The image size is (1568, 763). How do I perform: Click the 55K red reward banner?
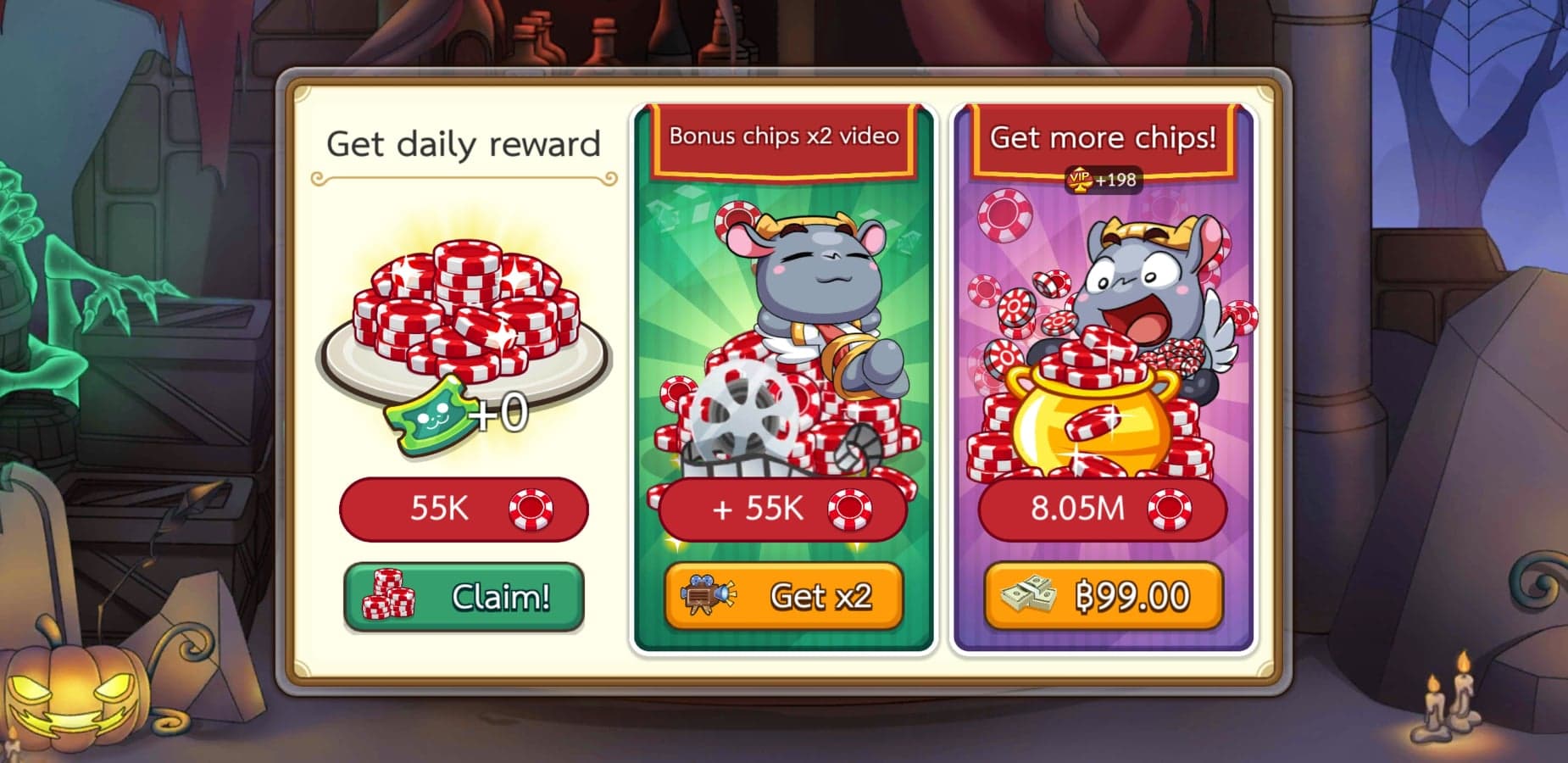463,509
